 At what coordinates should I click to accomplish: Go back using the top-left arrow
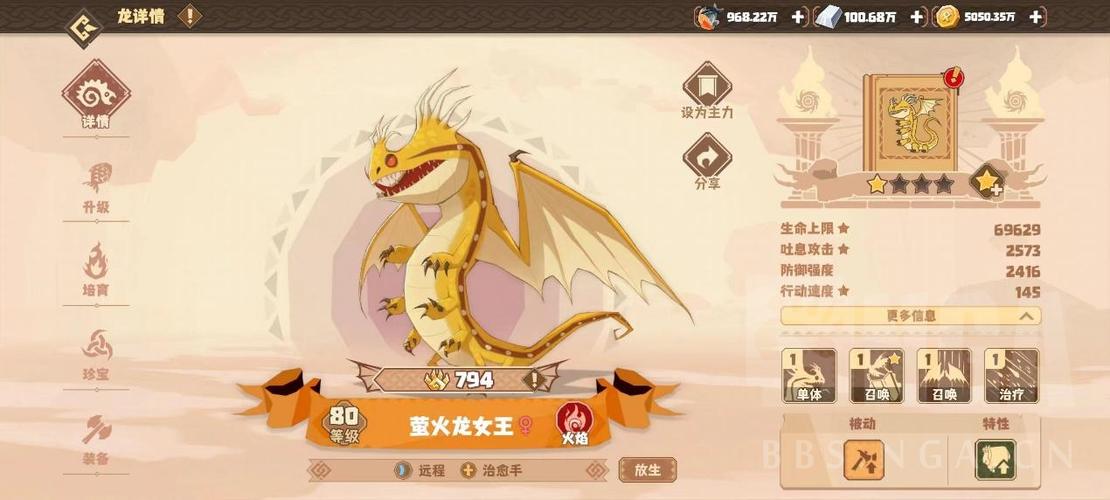pos(83,23)
